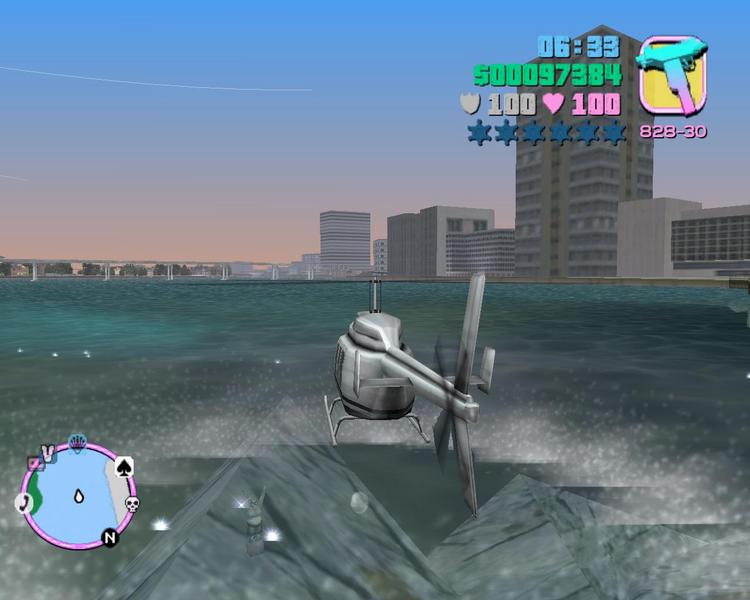Select the skull blip on the radar
The height and width of the screenshot is (600, 750).
coord(131,503)
